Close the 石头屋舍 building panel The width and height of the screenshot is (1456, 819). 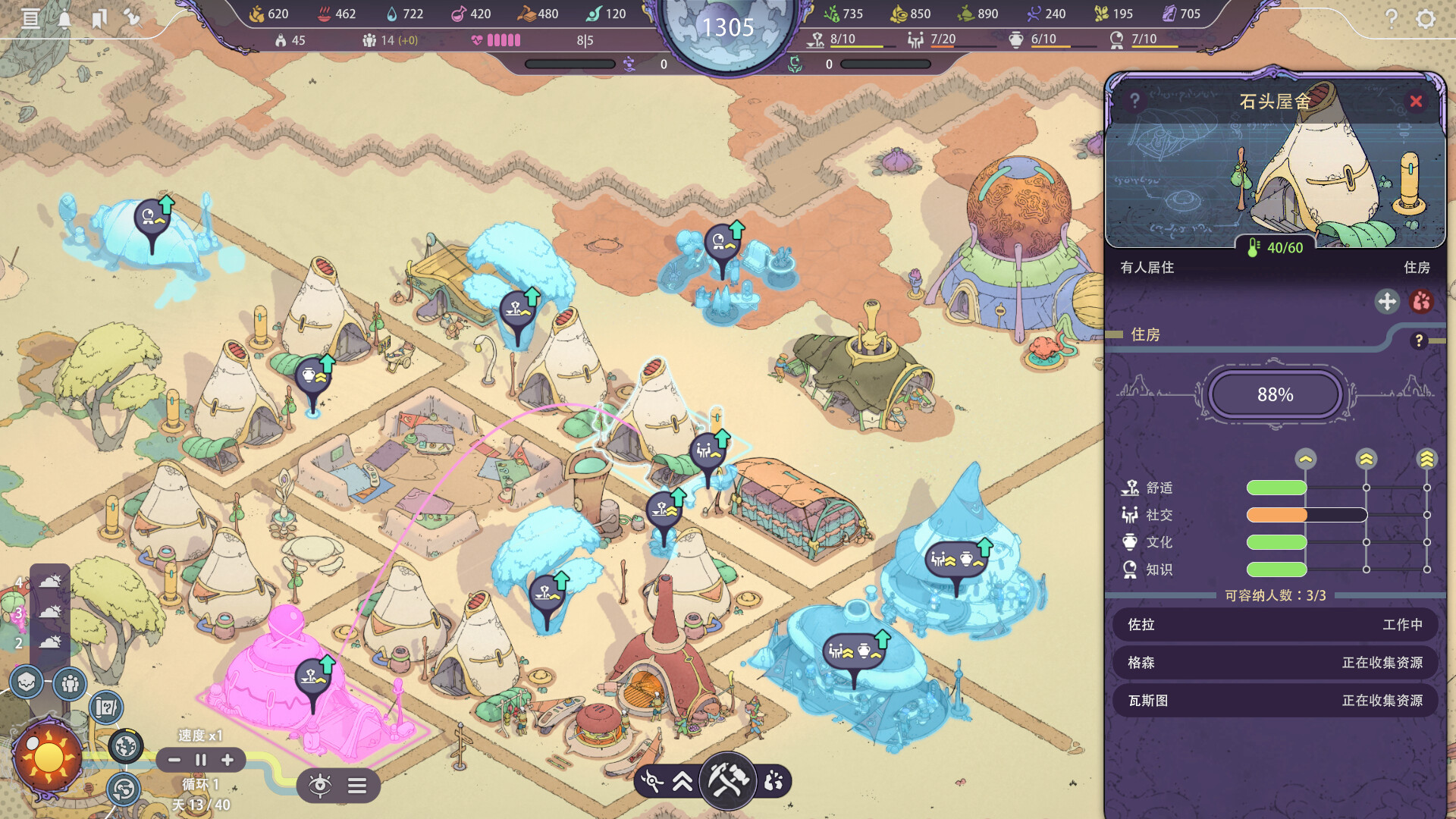point(1415,101)
